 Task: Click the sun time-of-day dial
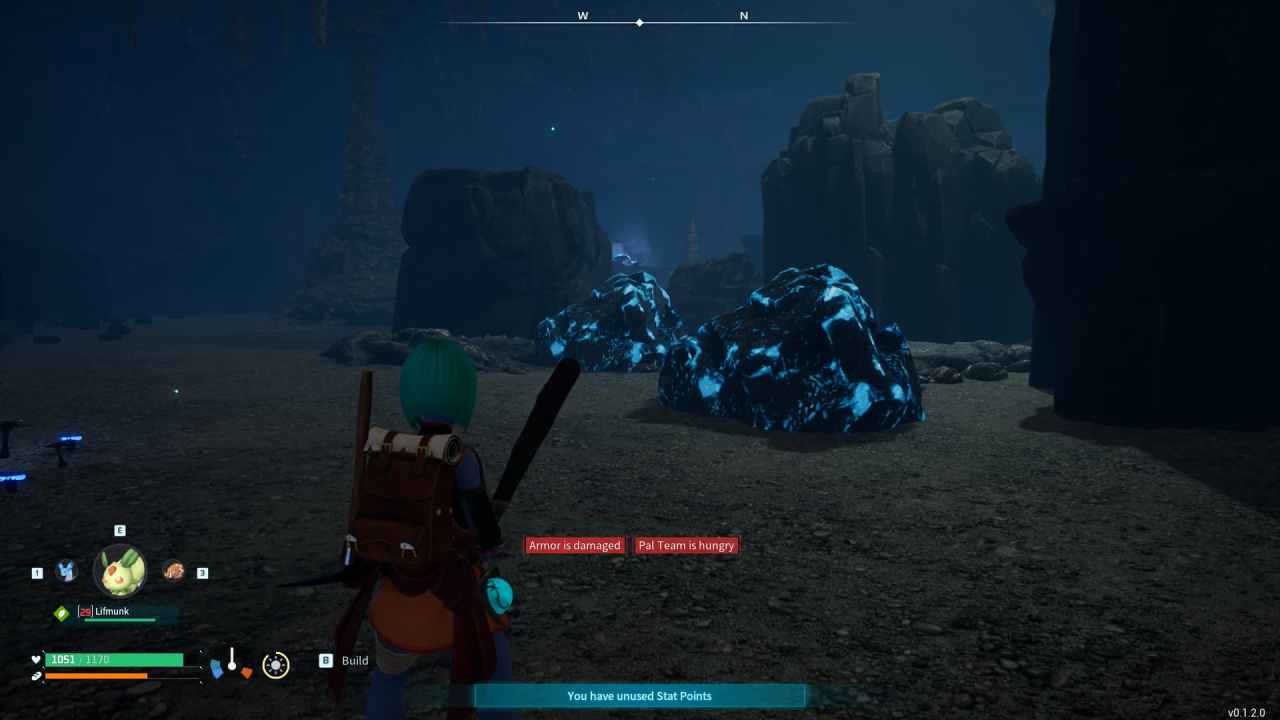click(276, 665)
